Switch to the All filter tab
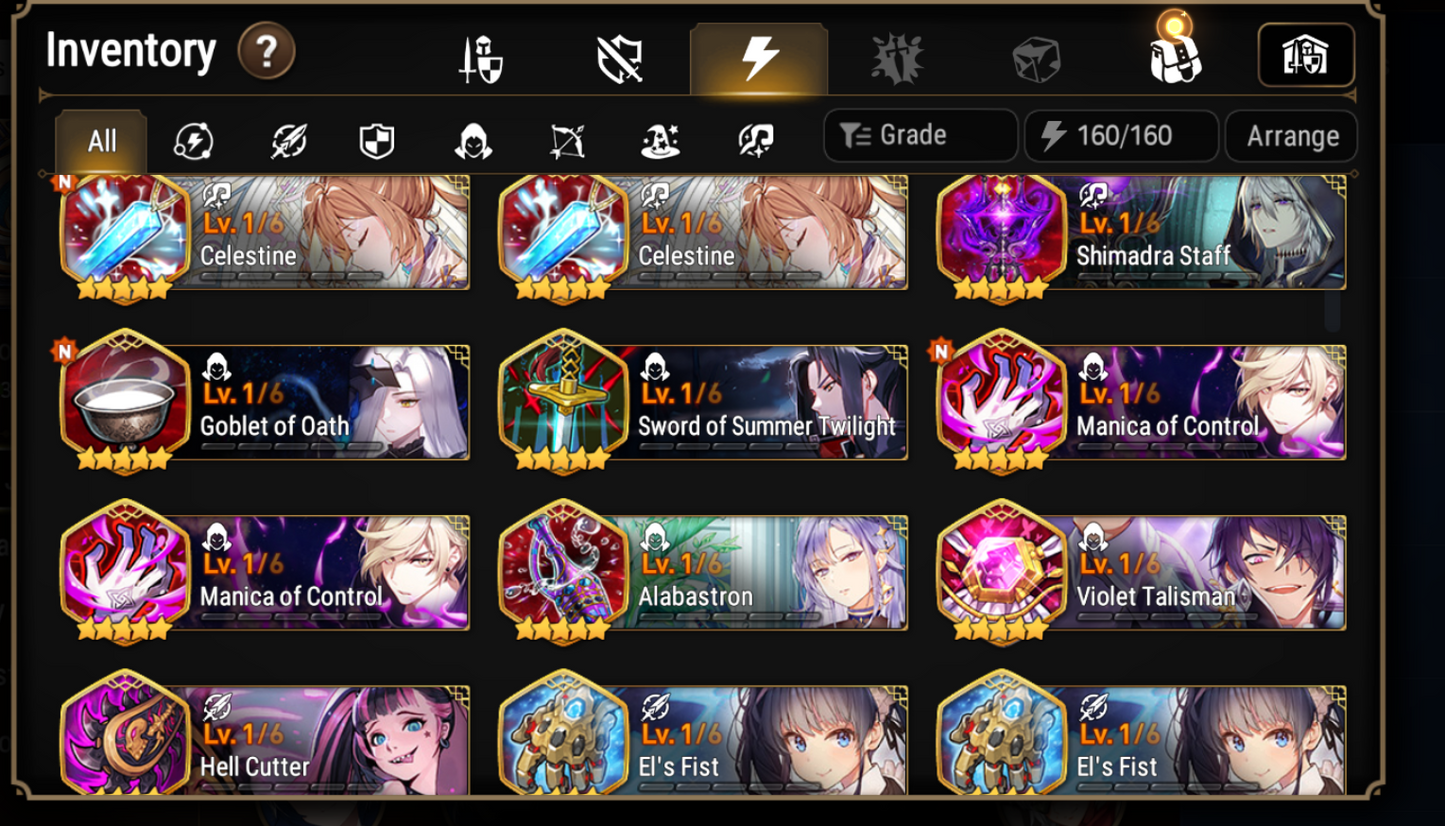The width and height of the screenshot is (1445, 826). tap(100, 141)
